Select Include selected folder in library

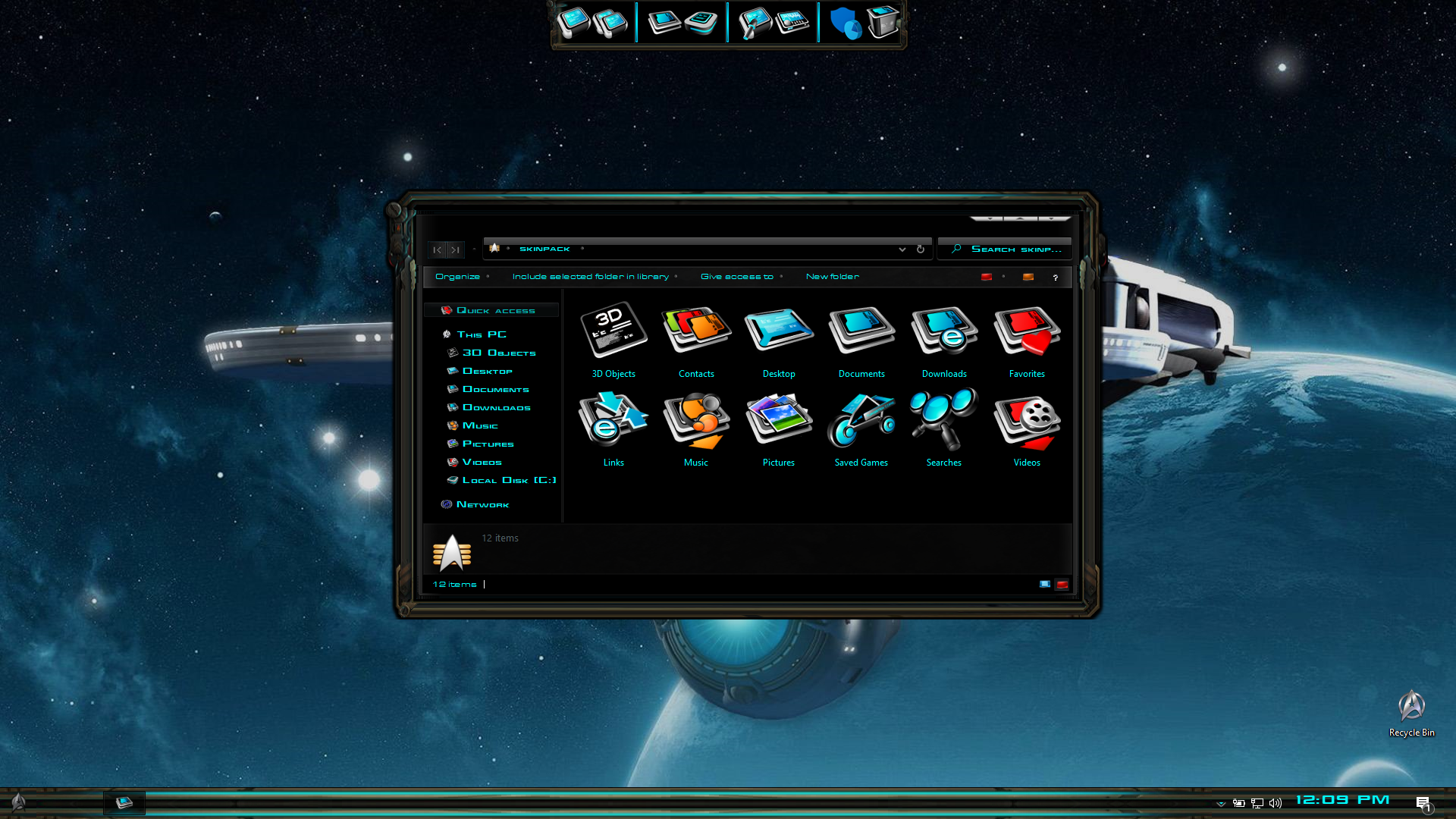point(590,277)
